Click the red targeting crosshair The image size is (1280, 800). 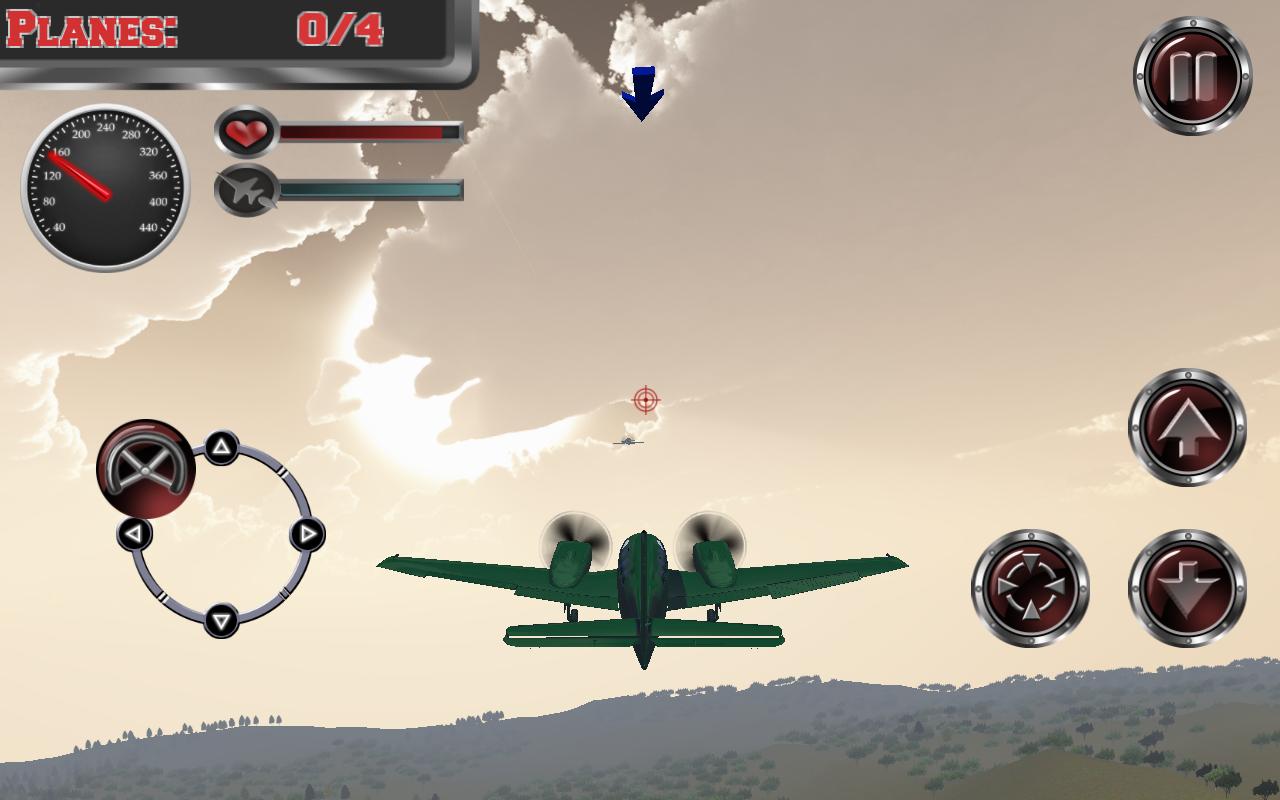click(645, 399)
